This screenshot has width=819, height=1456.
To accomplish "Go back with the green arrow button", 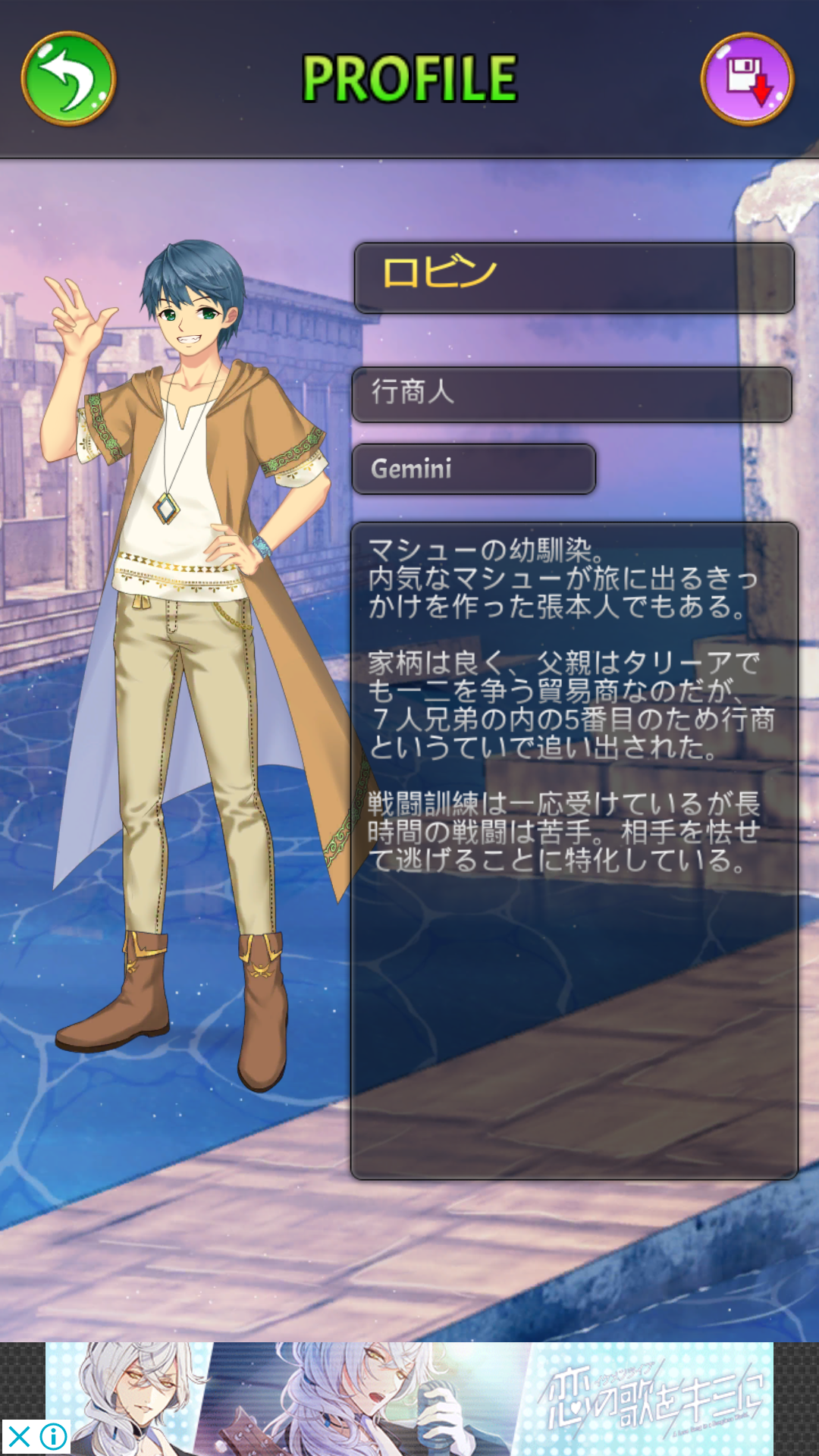I will 68,78.
